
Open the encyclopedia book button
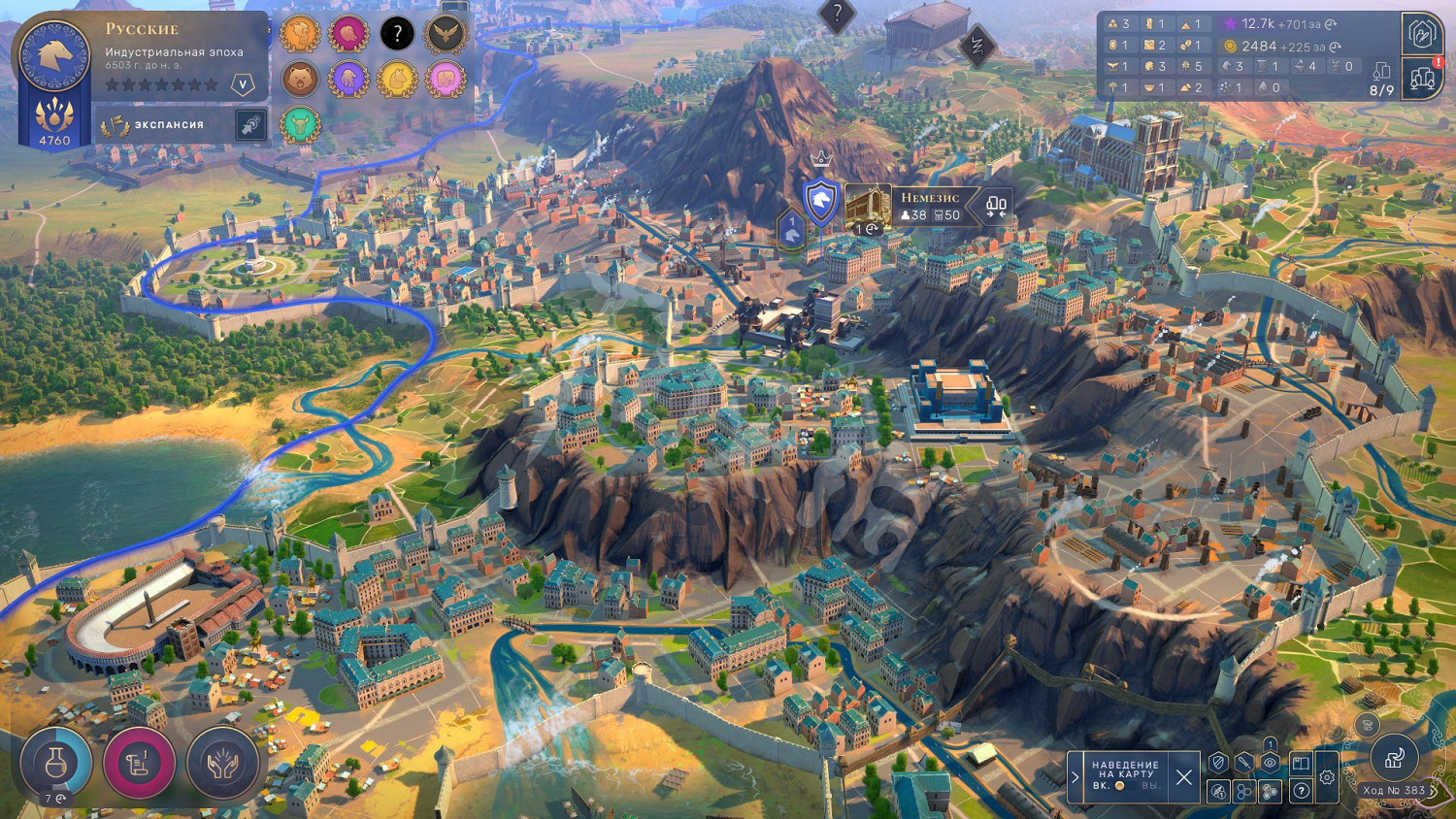[1301, 764]
